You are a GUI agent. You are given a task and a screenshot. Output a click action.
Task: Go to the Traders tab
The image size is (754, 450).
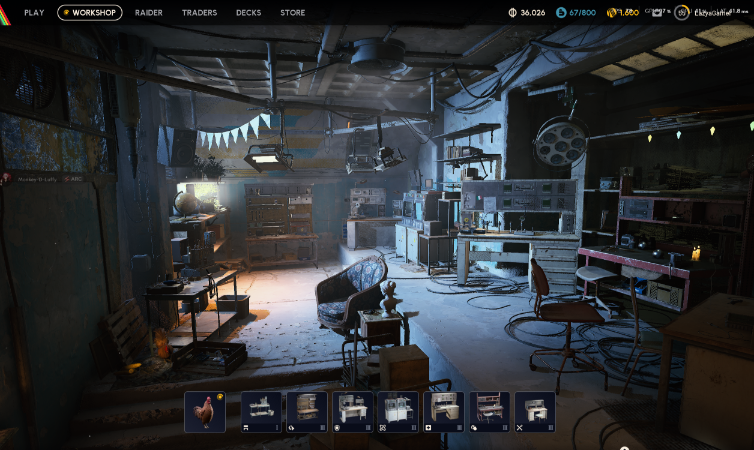point(199,13)
